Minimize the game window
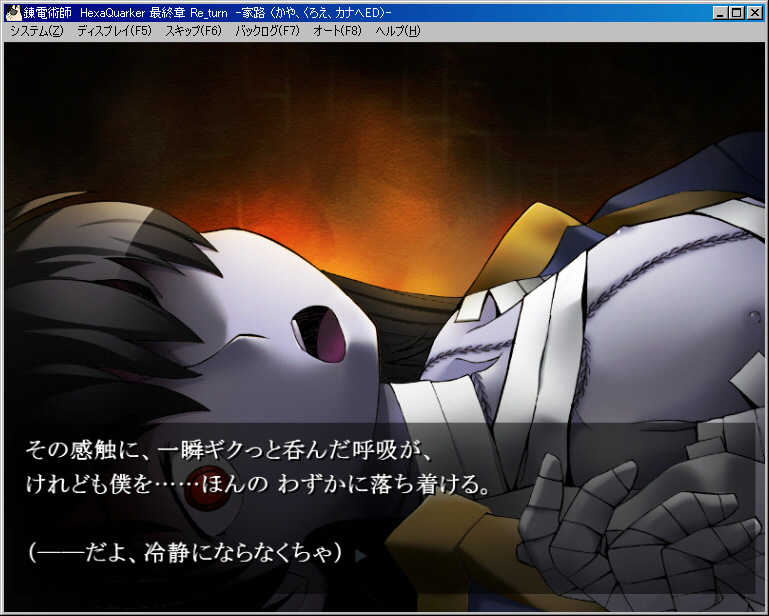Image resolution: width=769 pixels, height=616 pixels. [721, 13]
